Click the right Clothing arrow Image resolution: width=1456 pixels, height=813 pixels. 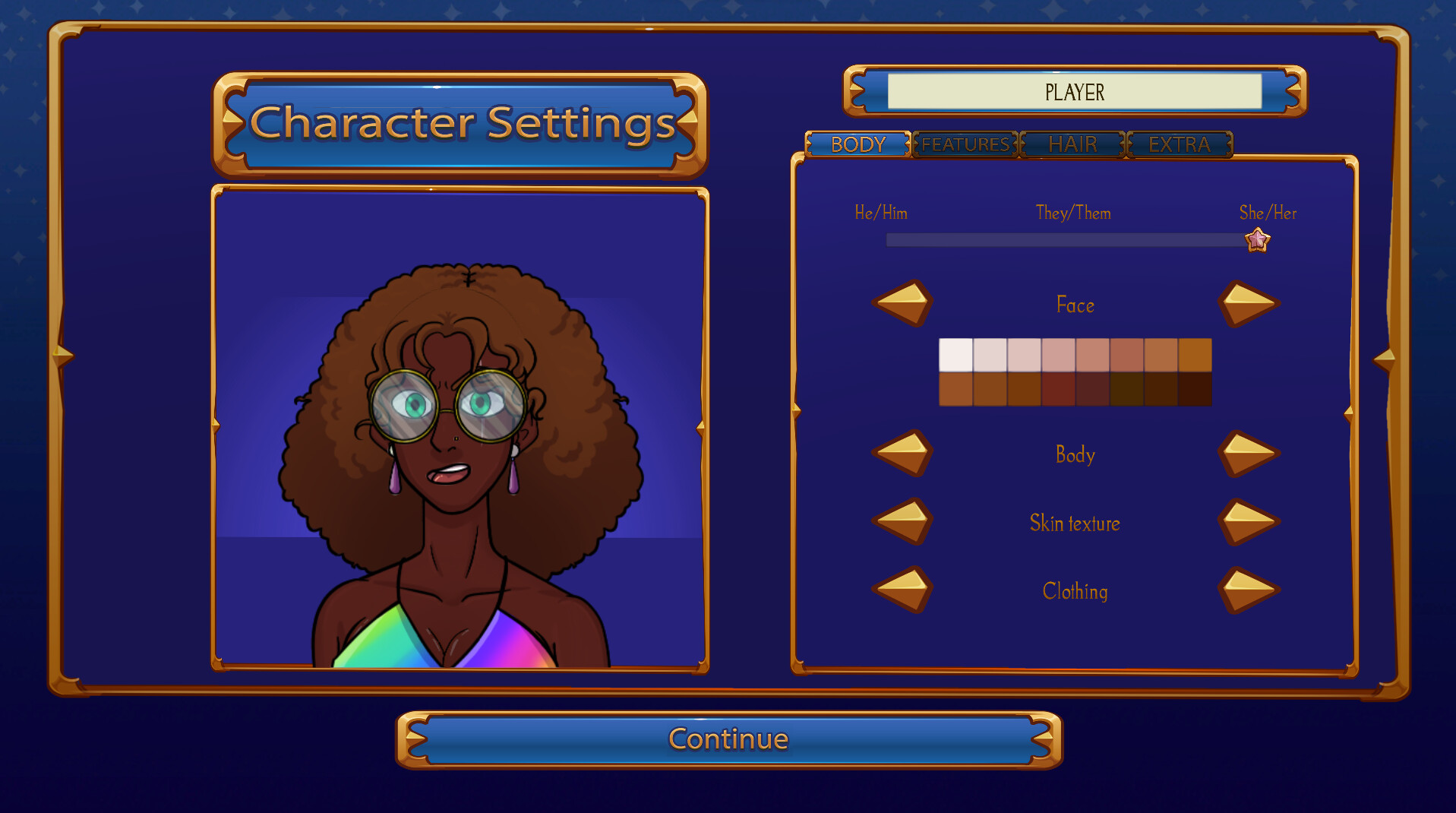[1249, 590]
